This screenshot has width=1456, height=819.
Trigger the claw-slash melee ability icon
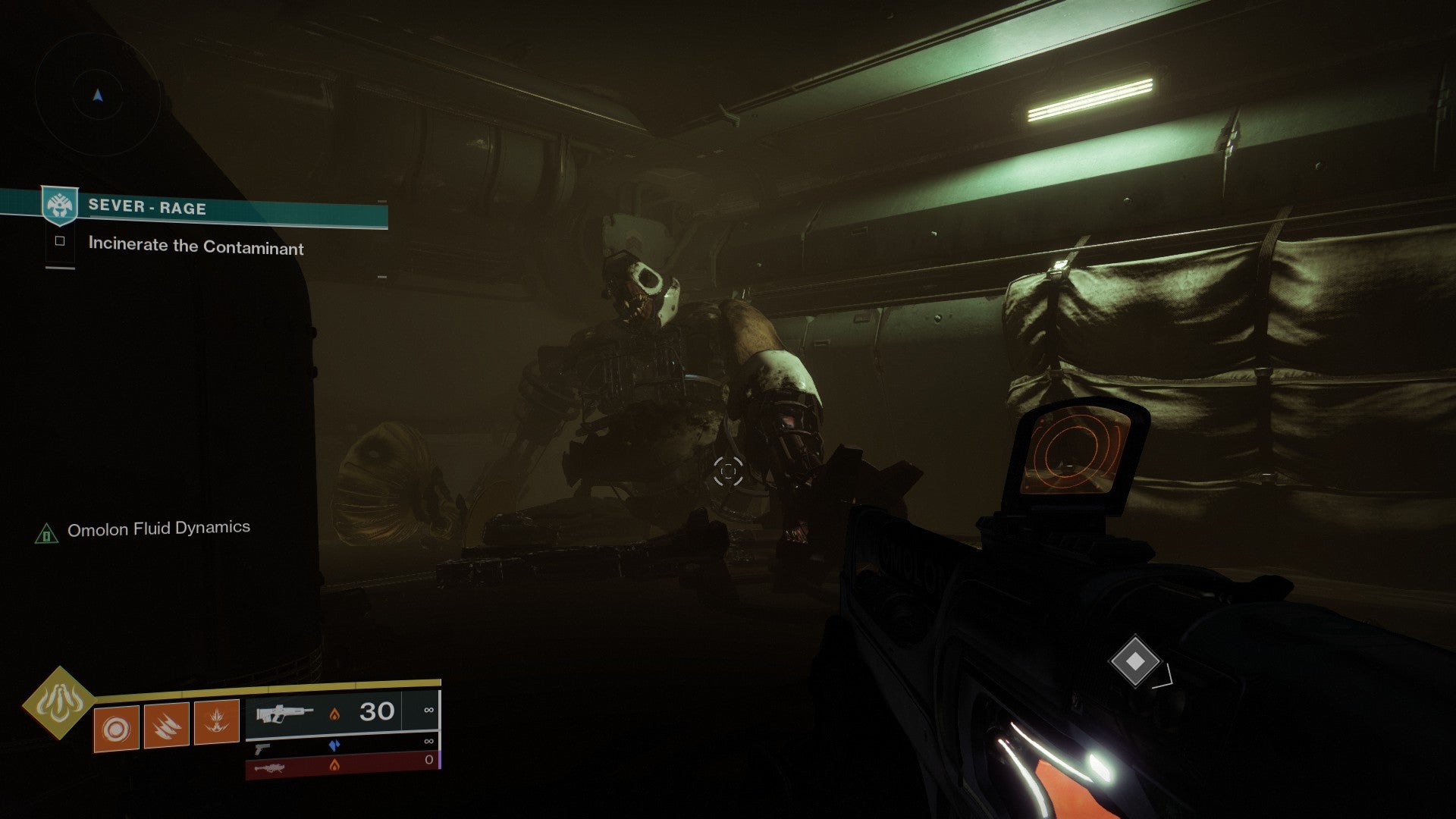166,726
